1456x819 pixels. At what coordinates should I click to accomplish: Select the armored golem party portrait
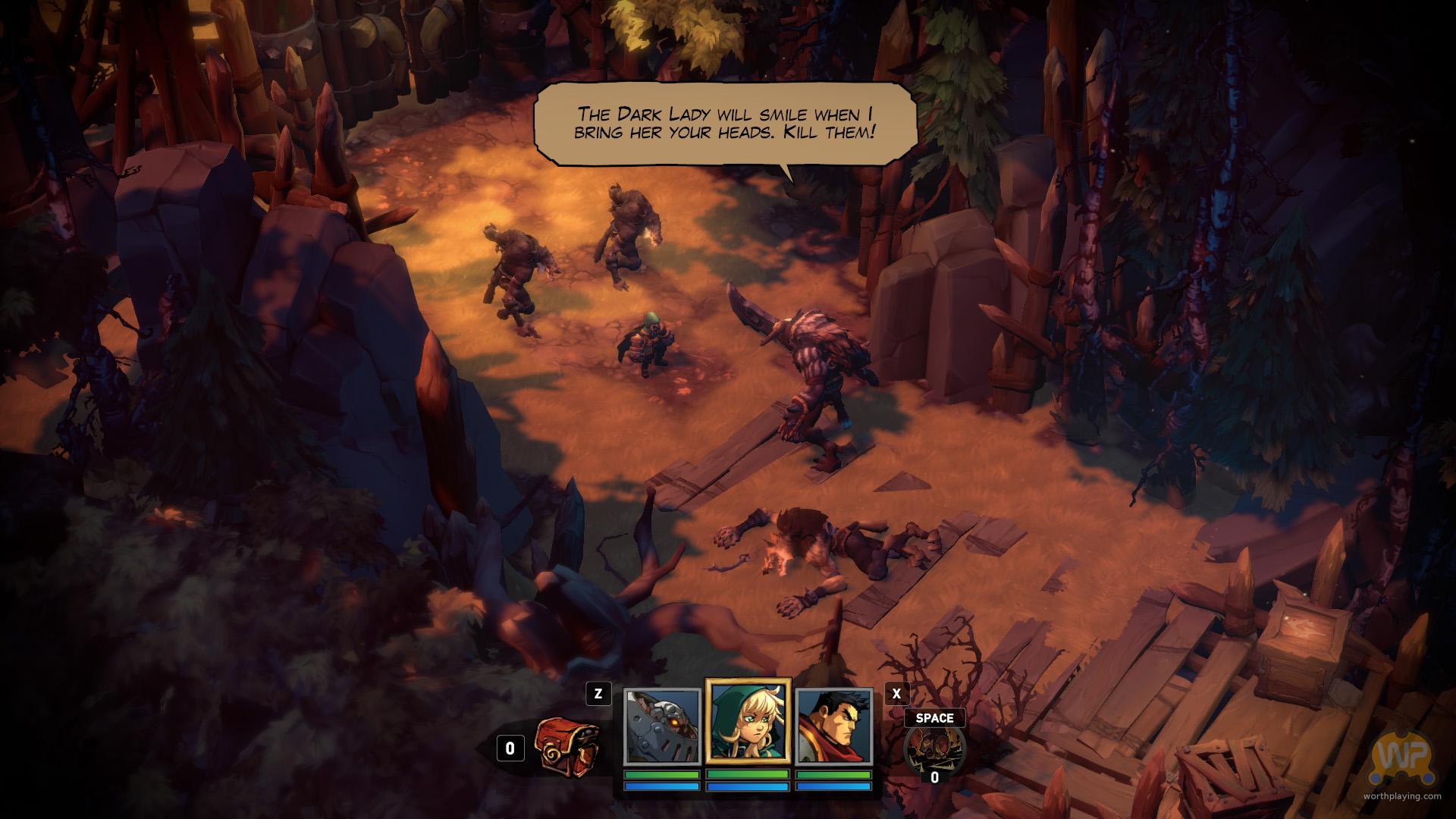[x=661, y=726]
